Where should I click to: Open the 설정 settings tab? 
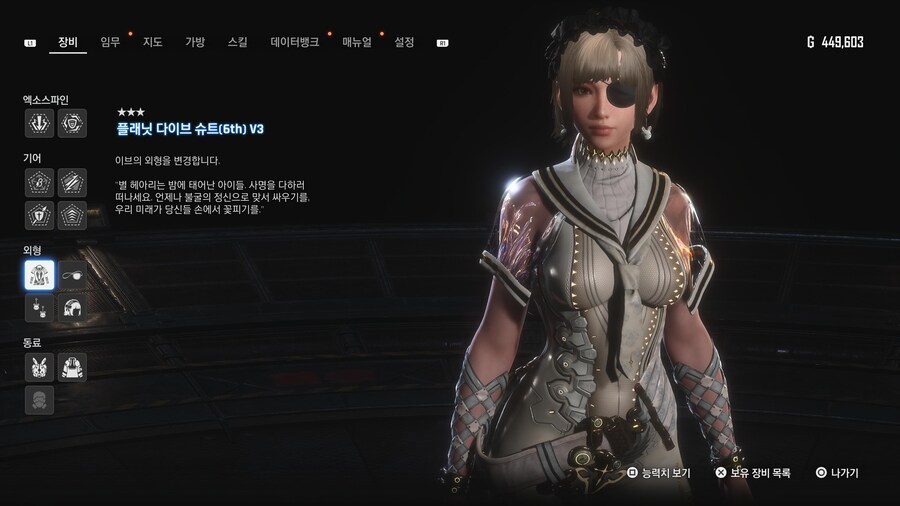click(x=404, y=42)
